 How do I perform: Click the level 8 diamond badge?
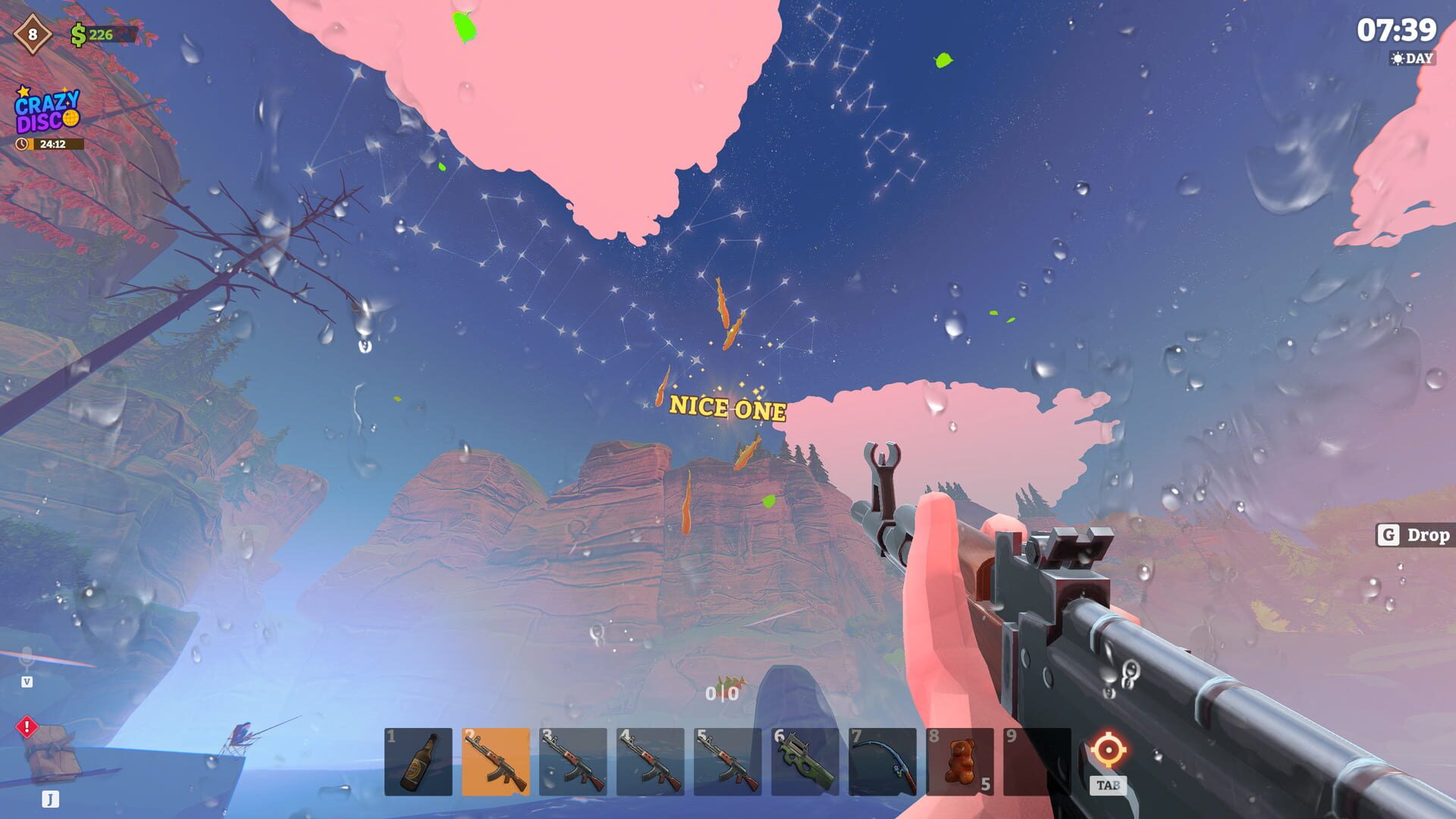click(x=32, y=33)
